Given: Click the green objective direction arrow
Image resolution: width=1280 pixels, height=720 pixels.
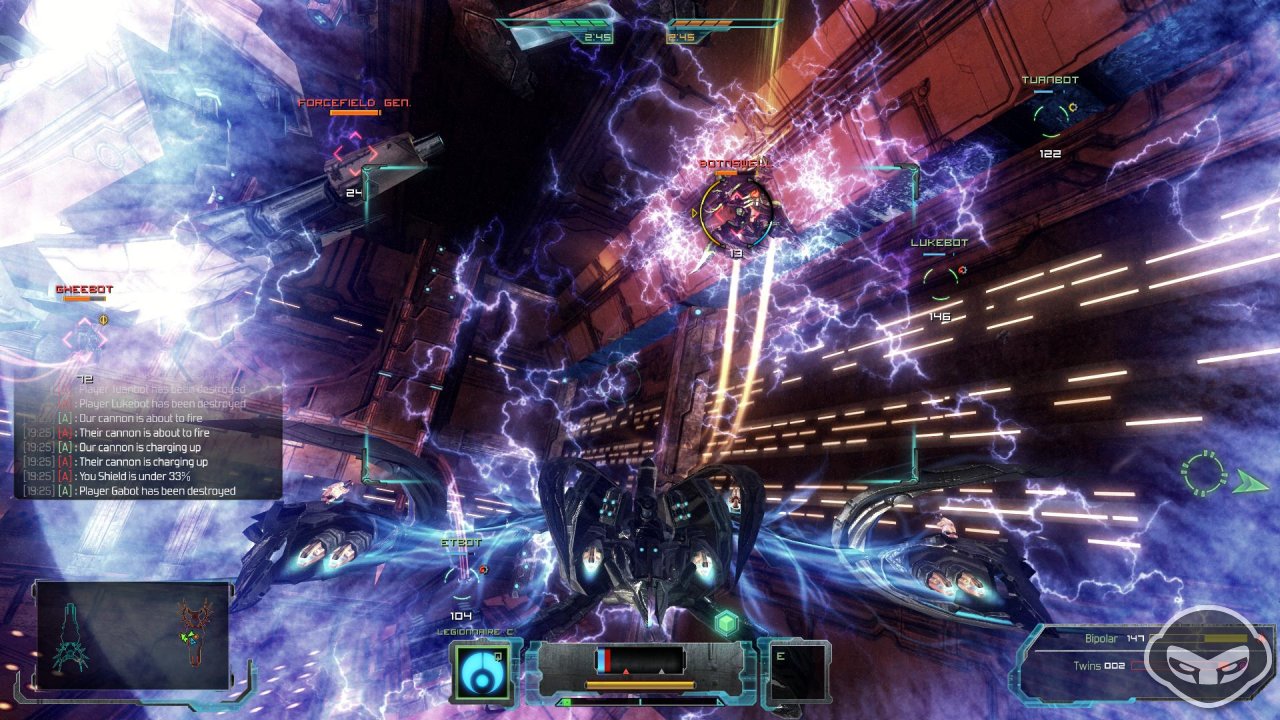Looking at the screenshot, I should coord(1249,483).
